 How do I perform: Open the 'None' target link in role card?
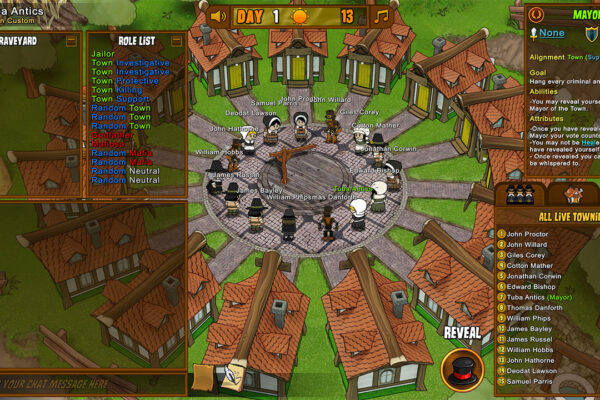553,32
